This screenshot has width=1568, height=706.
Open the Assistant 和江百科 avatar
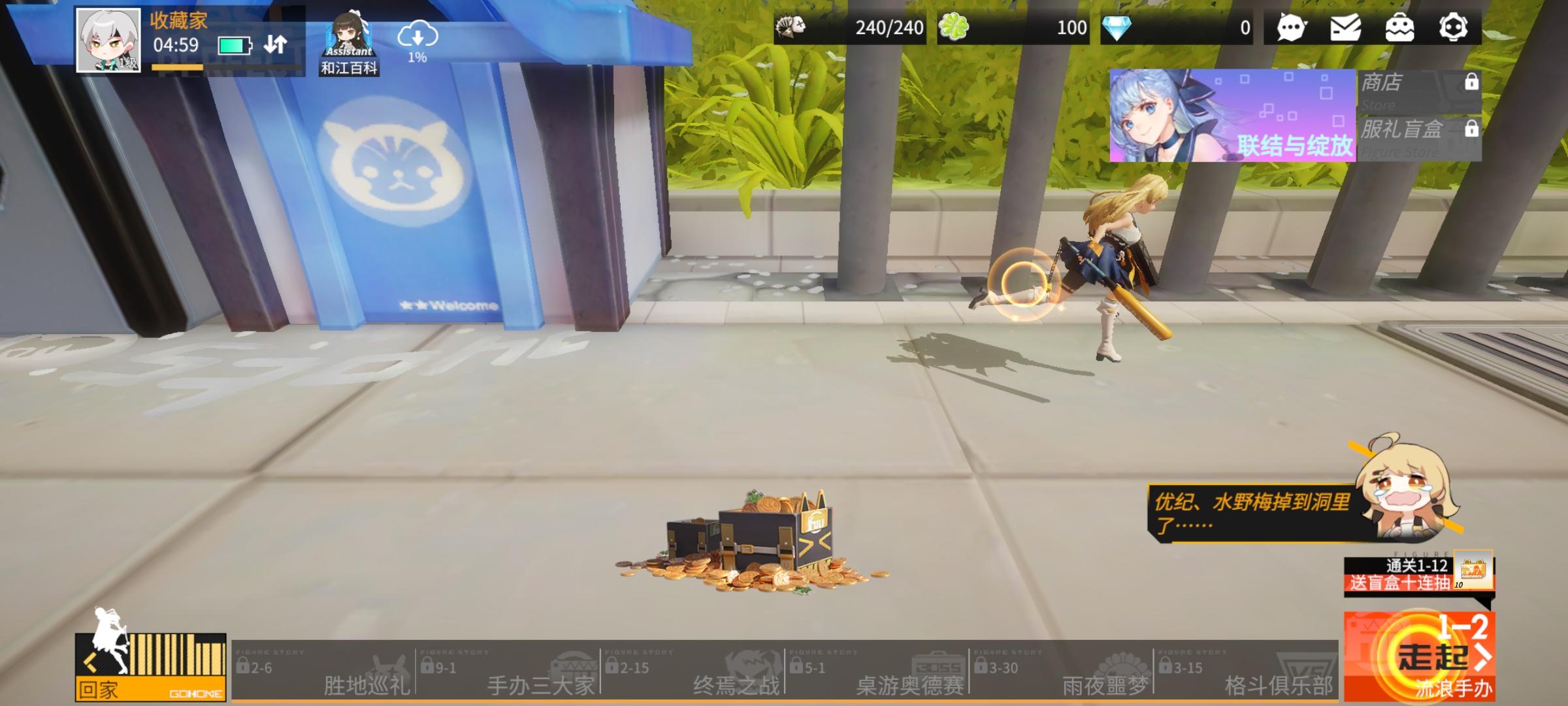coord(349,36)
